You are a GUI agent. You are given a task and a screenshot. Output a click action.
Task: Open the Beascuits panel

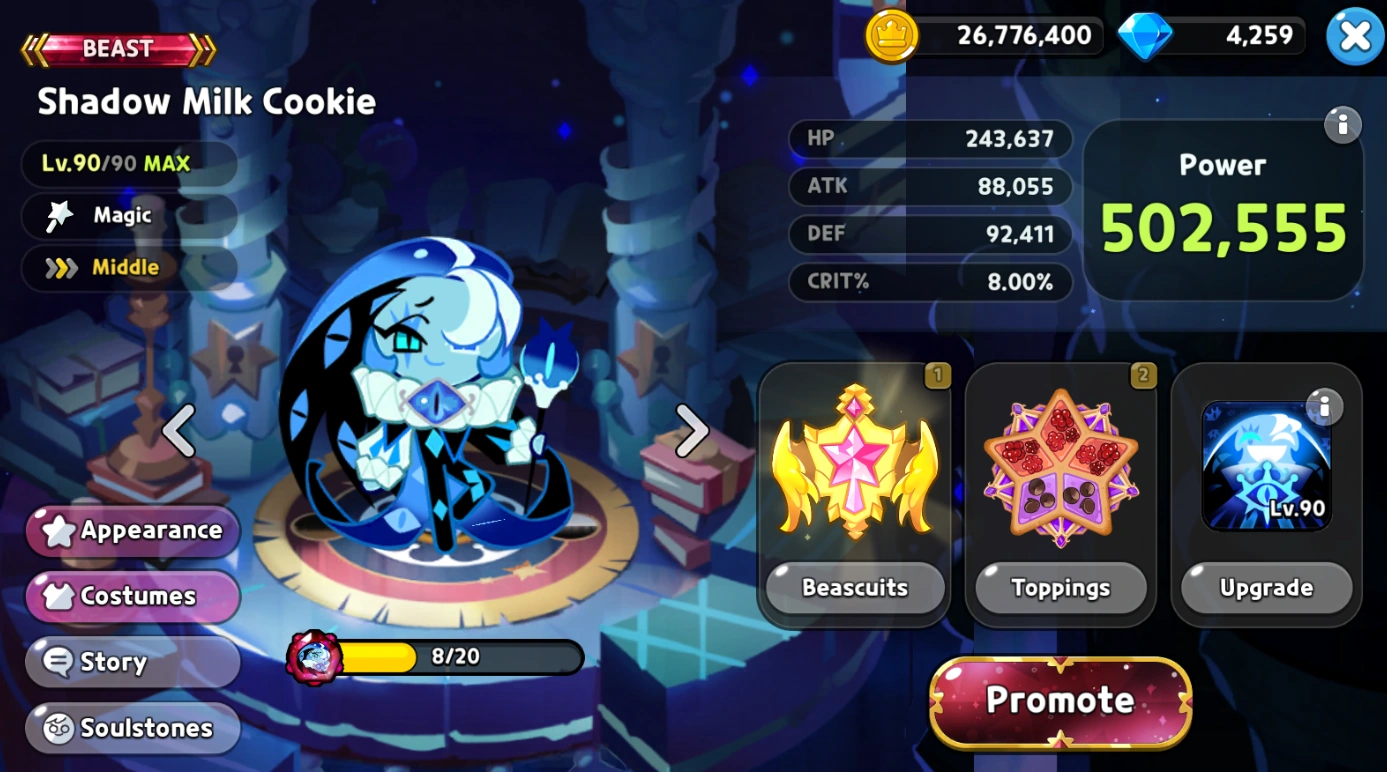(x=855, y=588)
